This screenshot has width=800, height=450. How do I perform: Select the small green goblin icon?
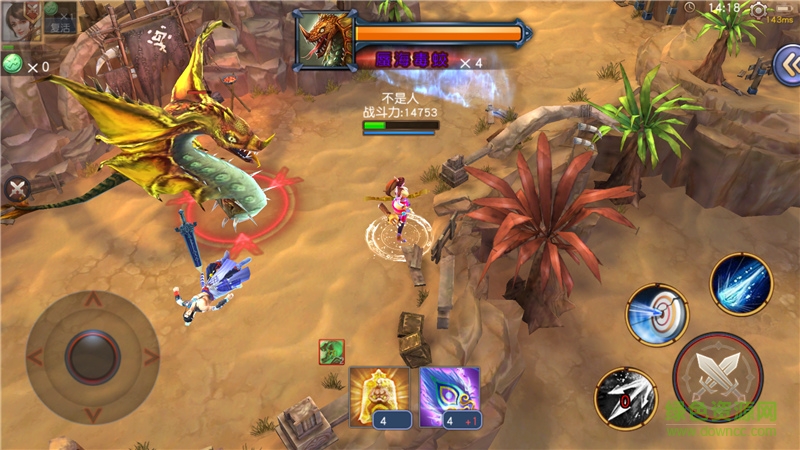(x=332, y=352)
